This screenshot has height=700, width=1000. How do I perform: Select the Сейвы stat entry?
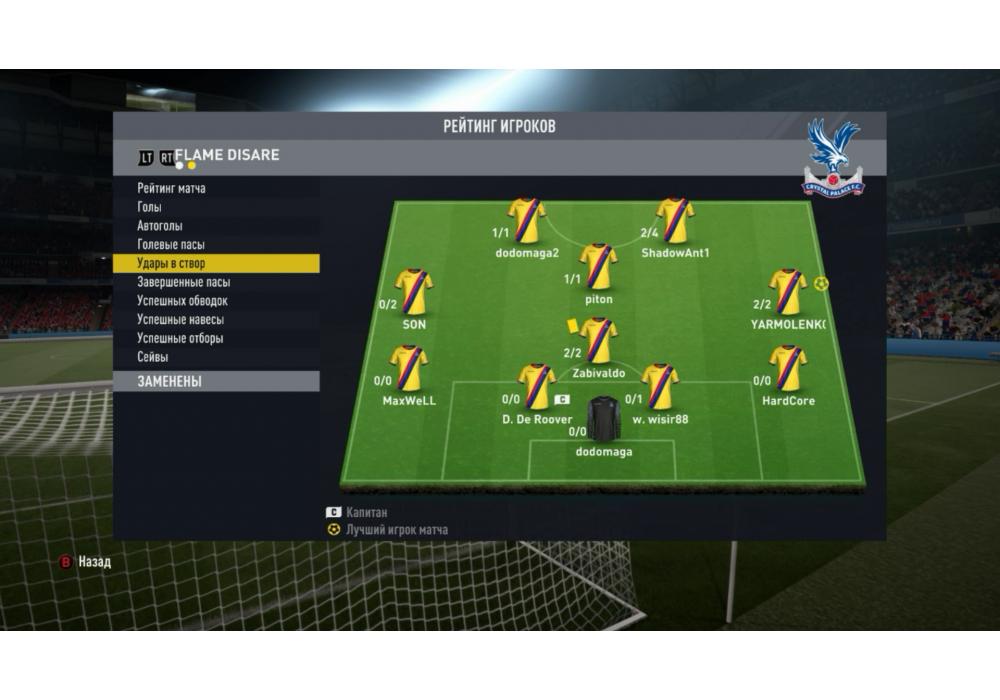tap(153, 357)
